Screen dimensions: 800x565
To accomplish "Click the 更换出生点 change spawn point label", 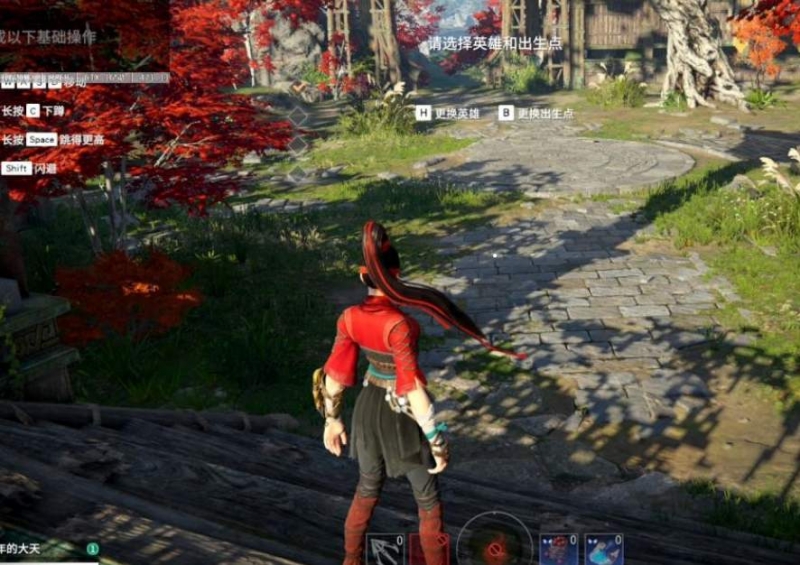I will coord(546,114).
